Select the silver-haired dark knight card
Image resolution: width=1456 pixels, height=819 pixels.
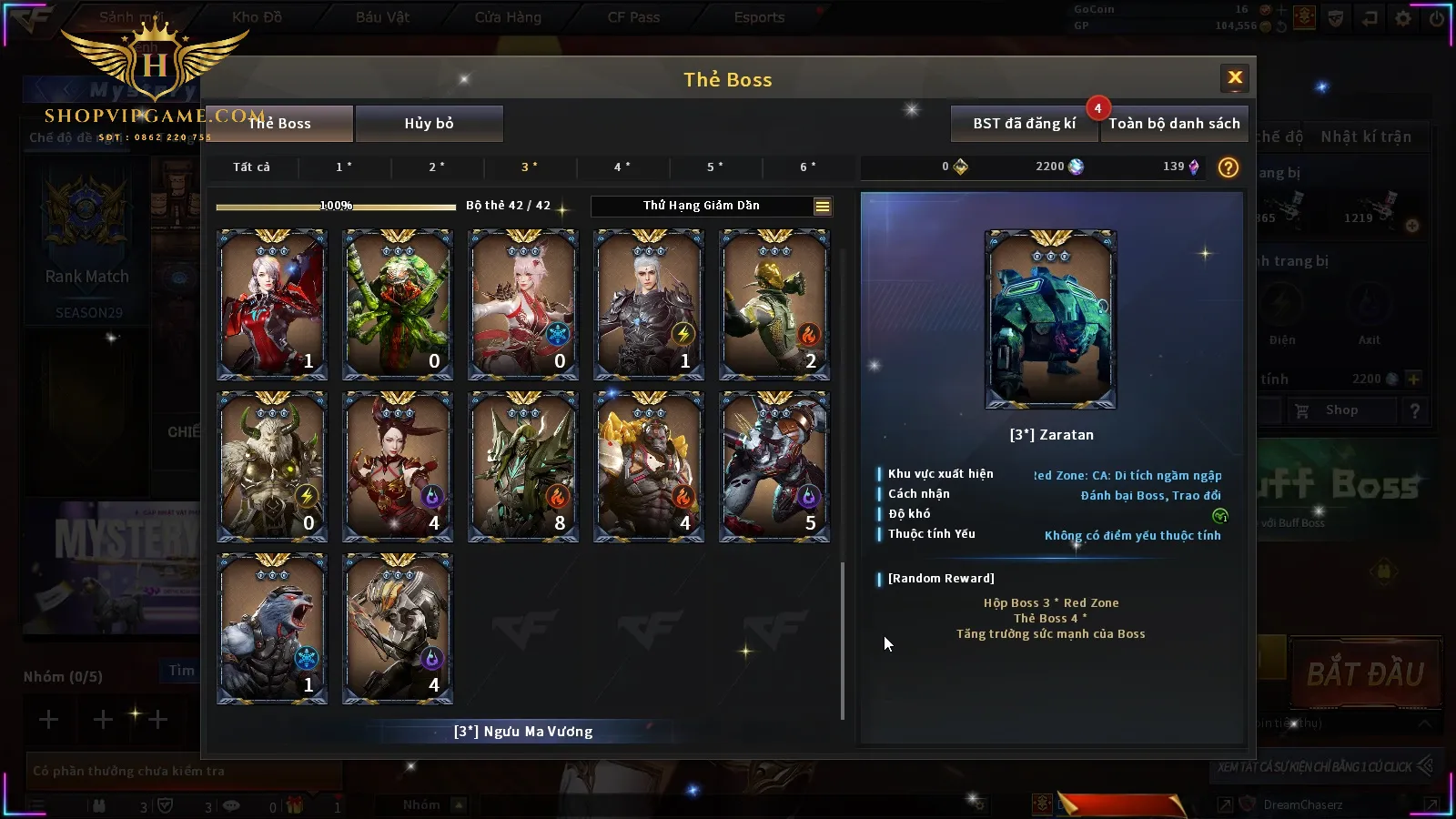tap(649, 304)
